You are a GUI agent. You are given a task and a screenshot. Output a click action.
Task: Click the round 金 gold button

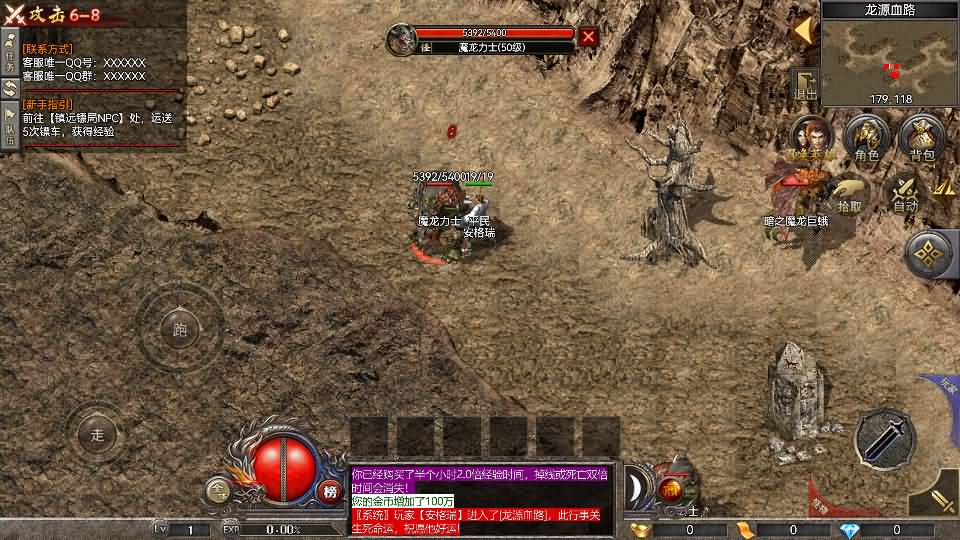pyautogui.click(x=216, y=491)
